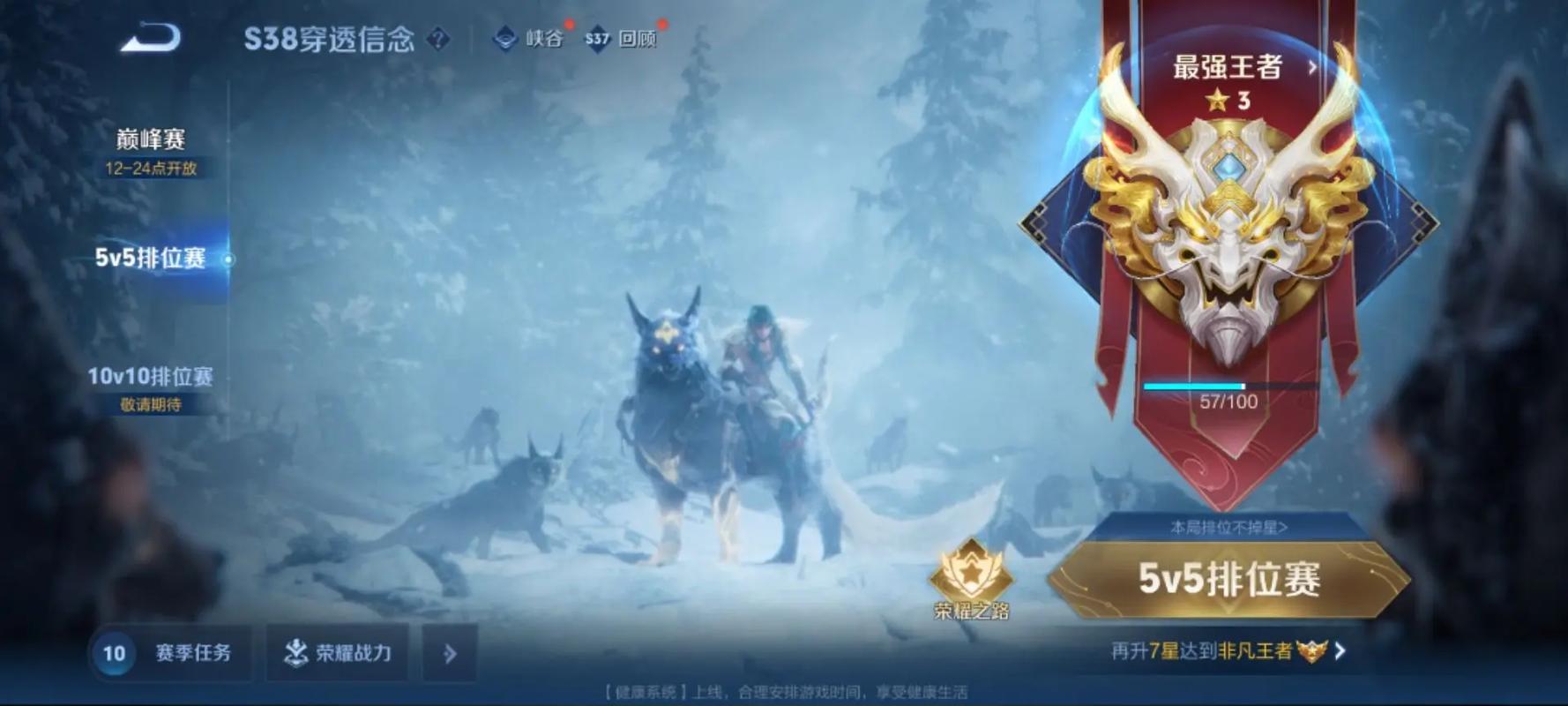Viewport: 1568px width, 706px height.
Task: Start the golden 5v5排位赛 match button
Action: coord(1228,579)
